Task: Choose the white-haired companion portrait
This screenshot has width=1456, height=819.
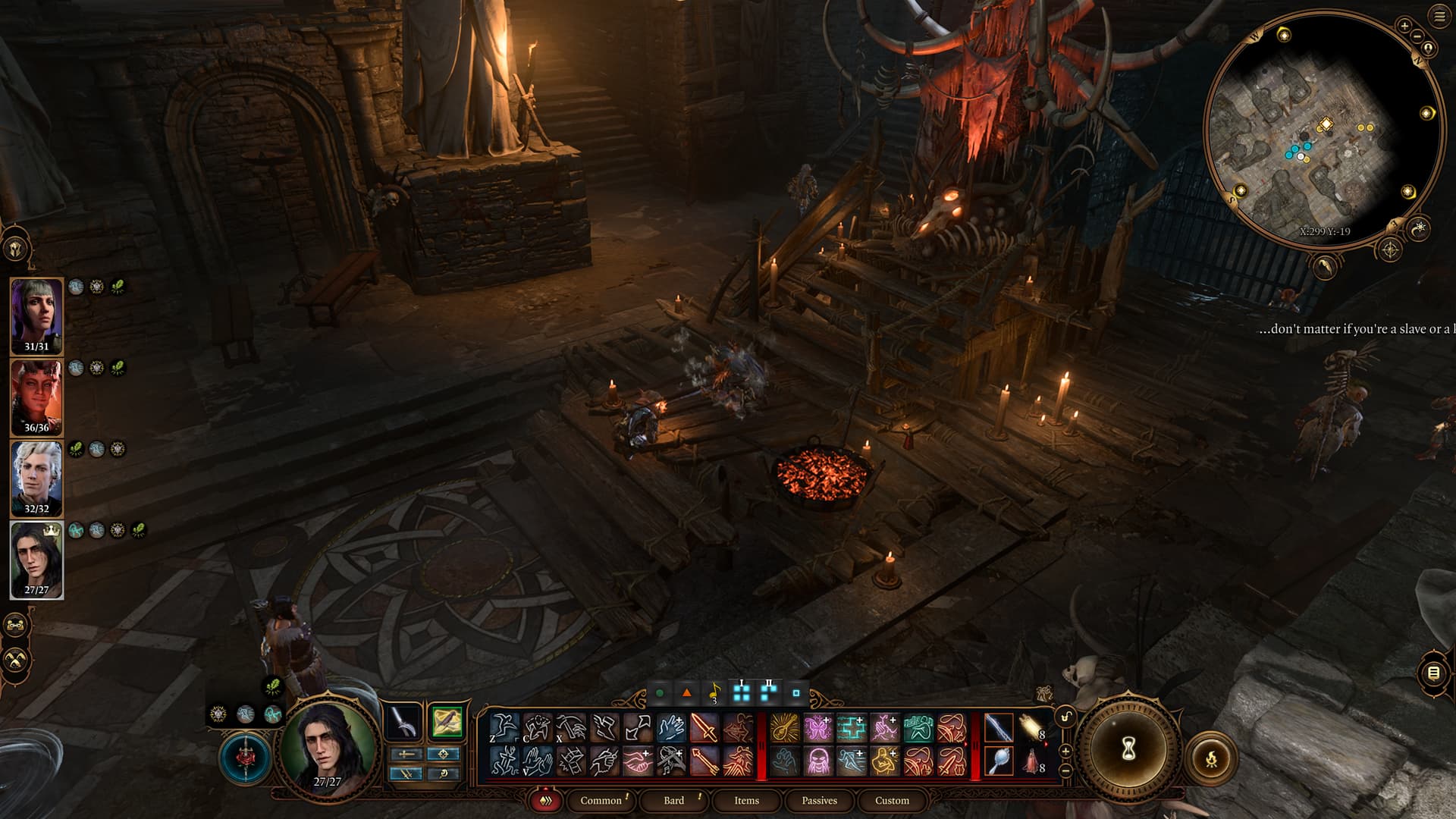Action: (x=36, y=477)
